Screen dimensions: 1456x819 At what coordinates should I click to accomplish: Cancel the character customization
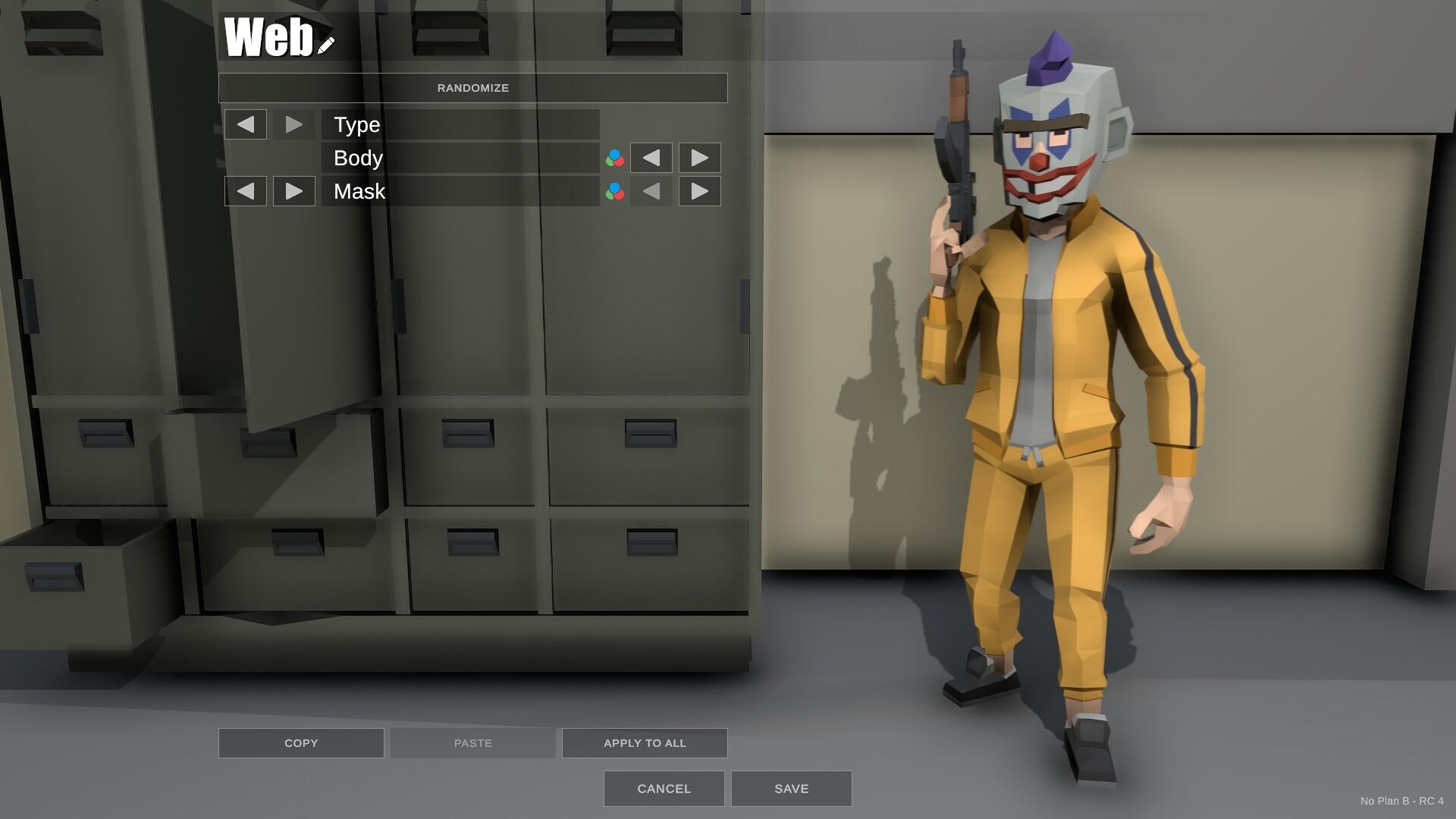point(663,789)
